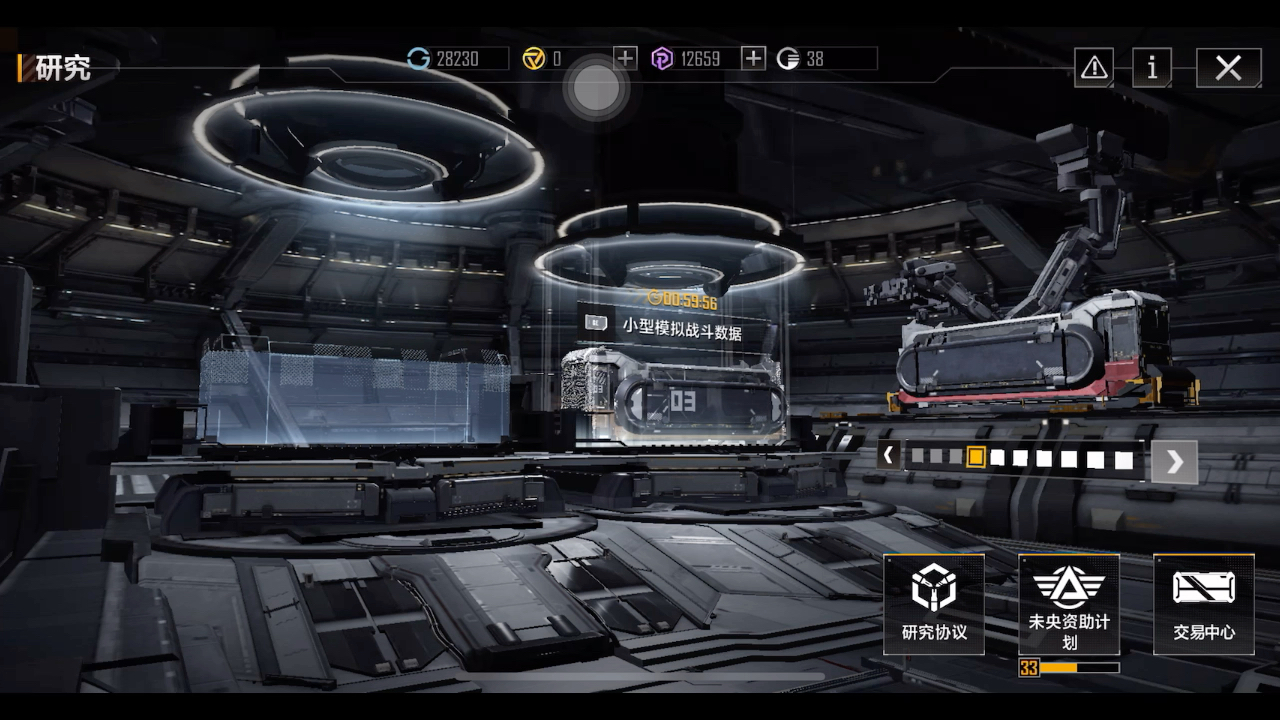Open the info panel via the i button
Image resolution: width=1280 pixels, height=720 pixels.
pyautogui.click(x=1152, y=68)
